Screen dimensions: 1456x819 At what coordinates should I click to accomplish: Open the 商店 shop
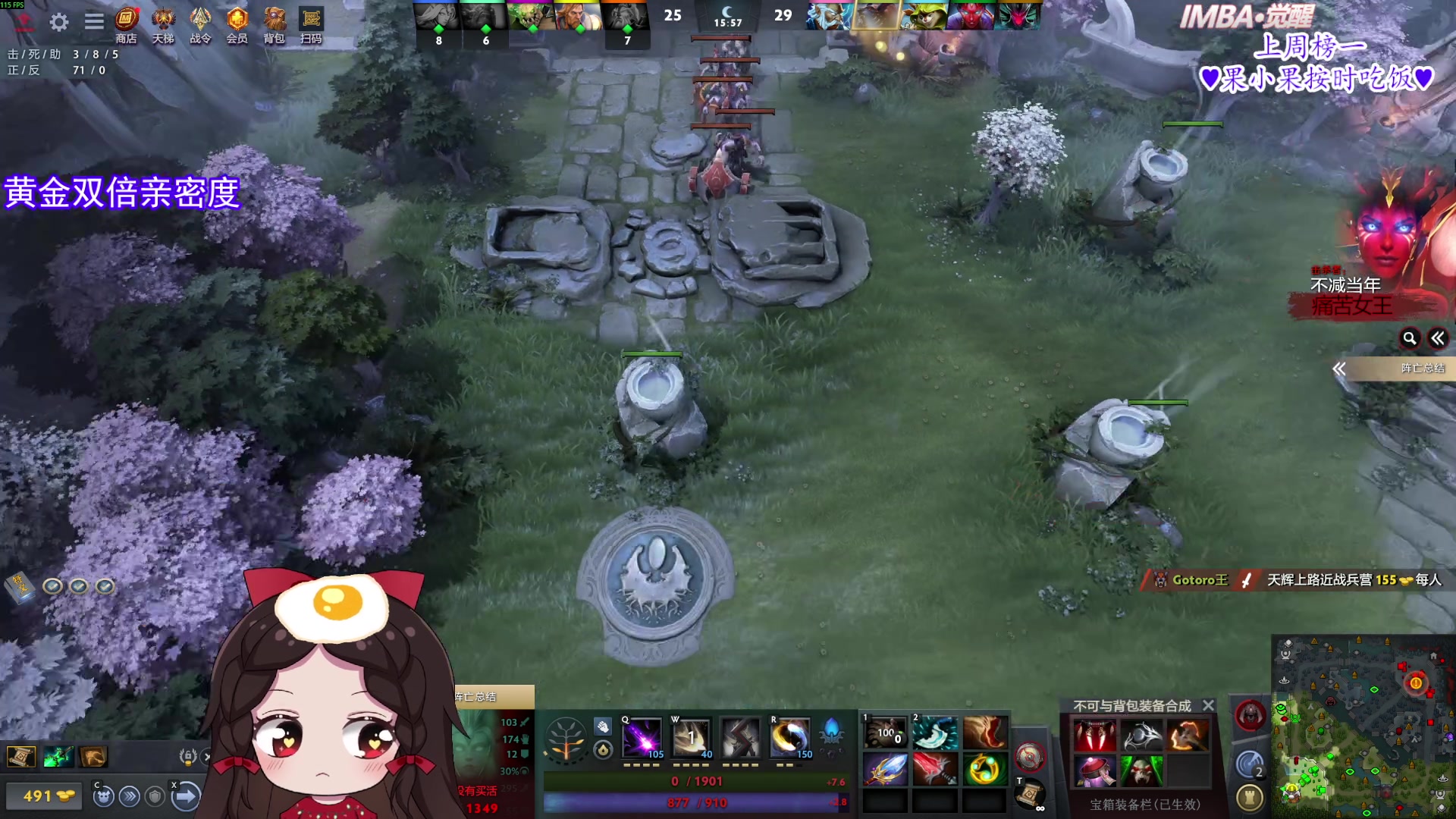click(x=126, y=24)
